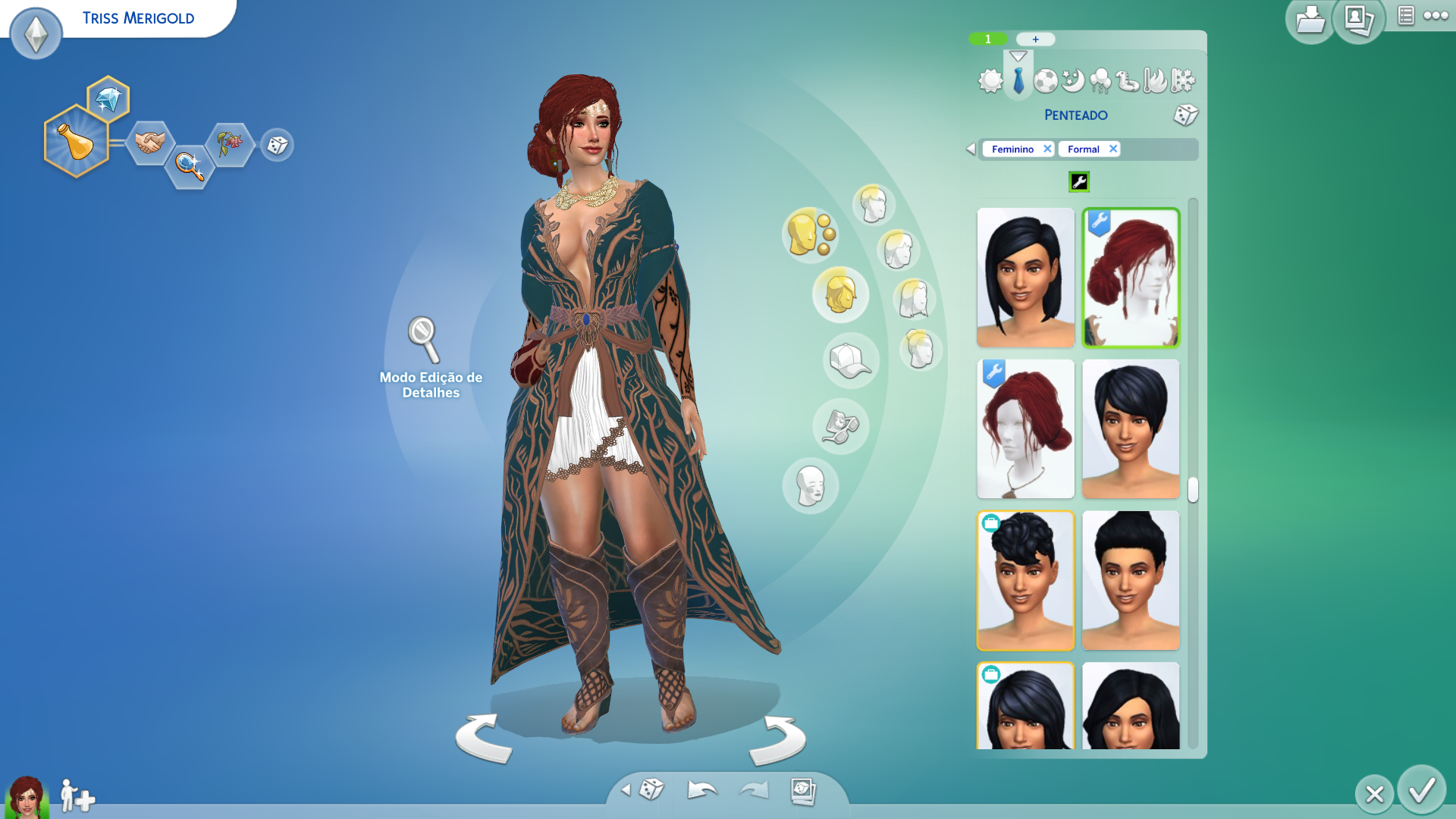1456x819 pixels.
Task: Rotate the Sim with the left arrow
Action: point(484,738)
